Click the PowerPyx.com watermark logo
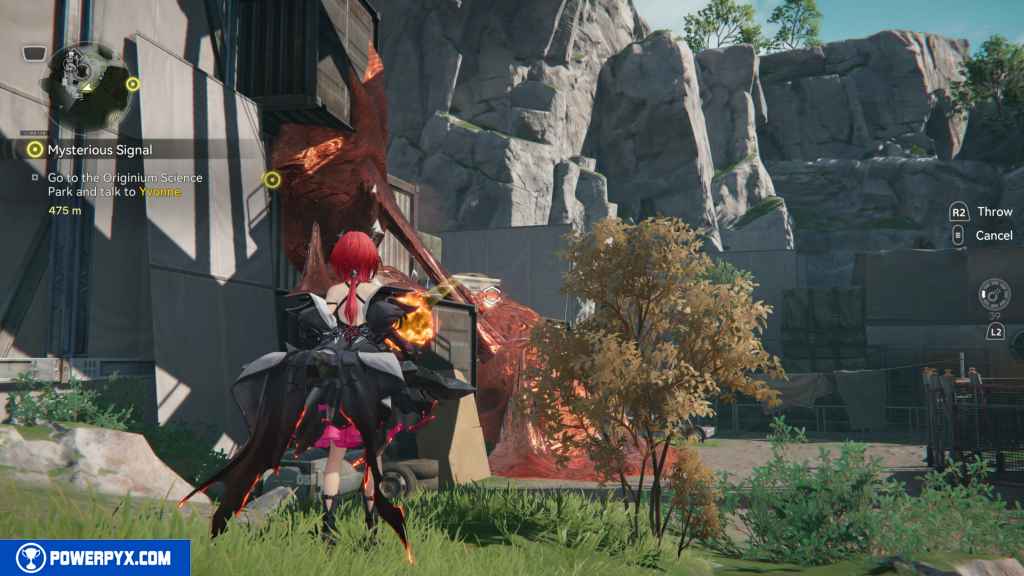This screenshot has height=576, width=1024. click(95, 558)
